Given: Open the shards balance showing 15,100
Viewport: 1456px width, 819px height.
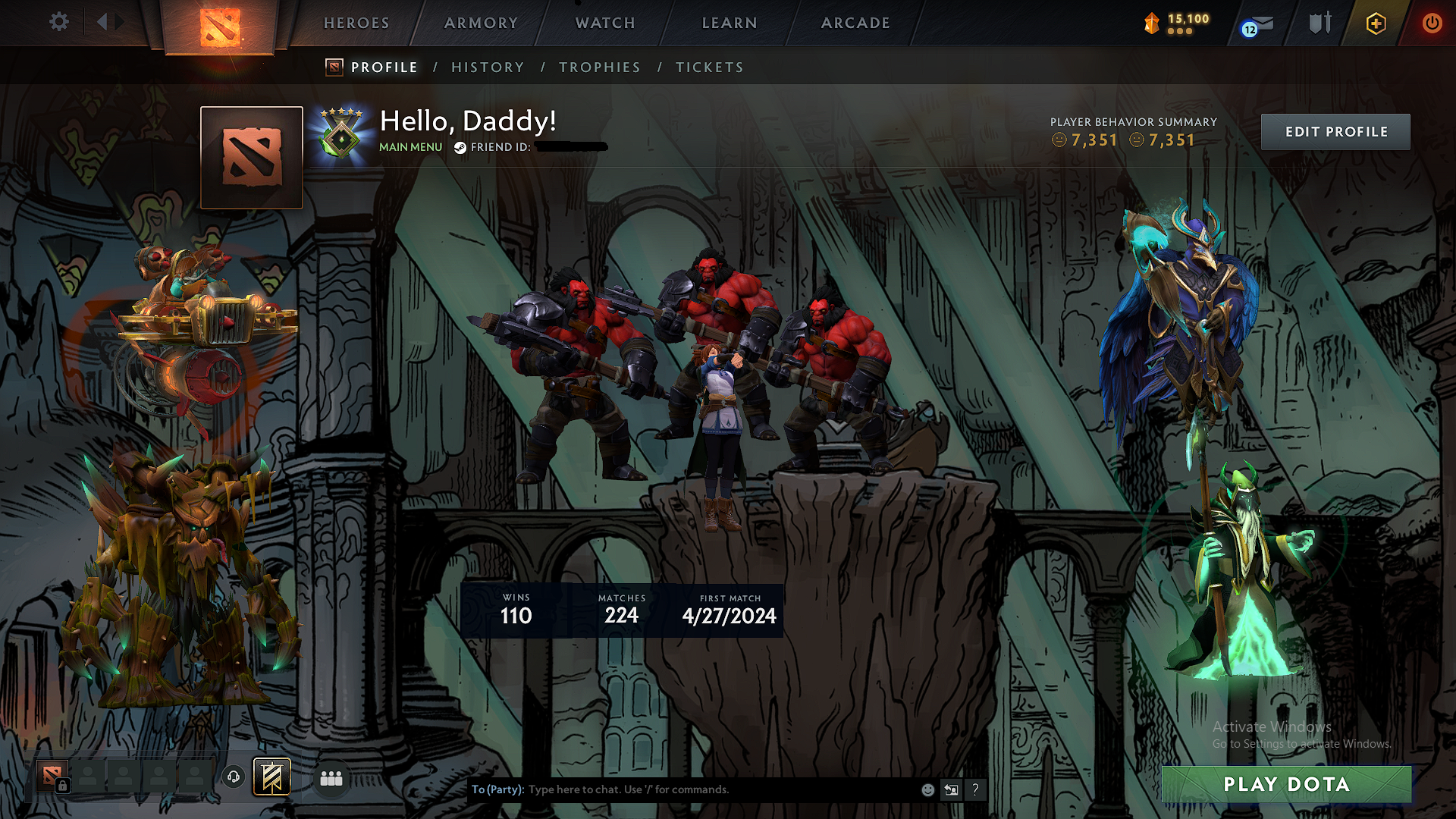Looking at the screenshot, I should [1178, 23].
